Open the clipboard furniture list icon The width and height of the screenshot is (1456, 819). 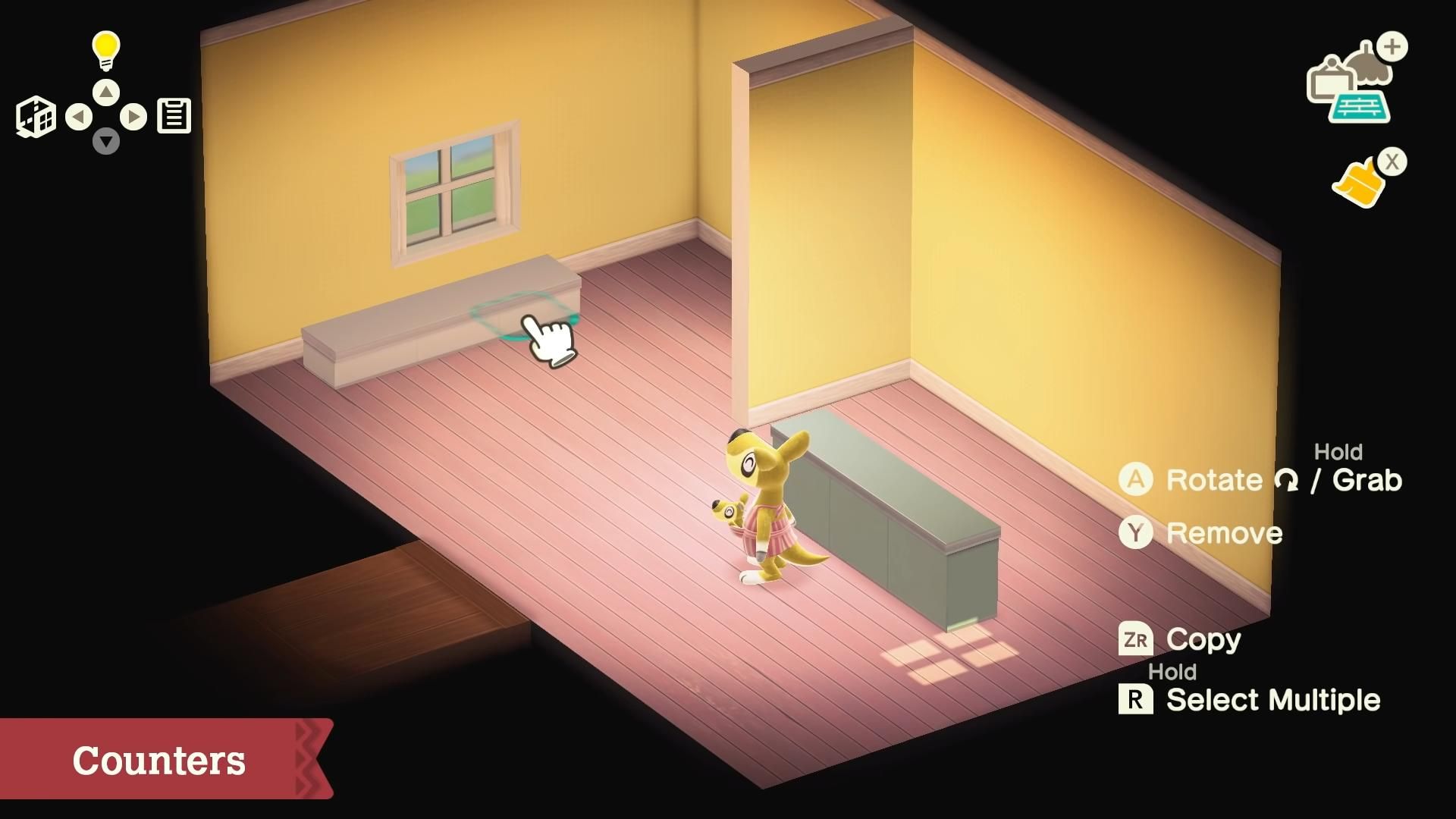click(x=174, y=115)
